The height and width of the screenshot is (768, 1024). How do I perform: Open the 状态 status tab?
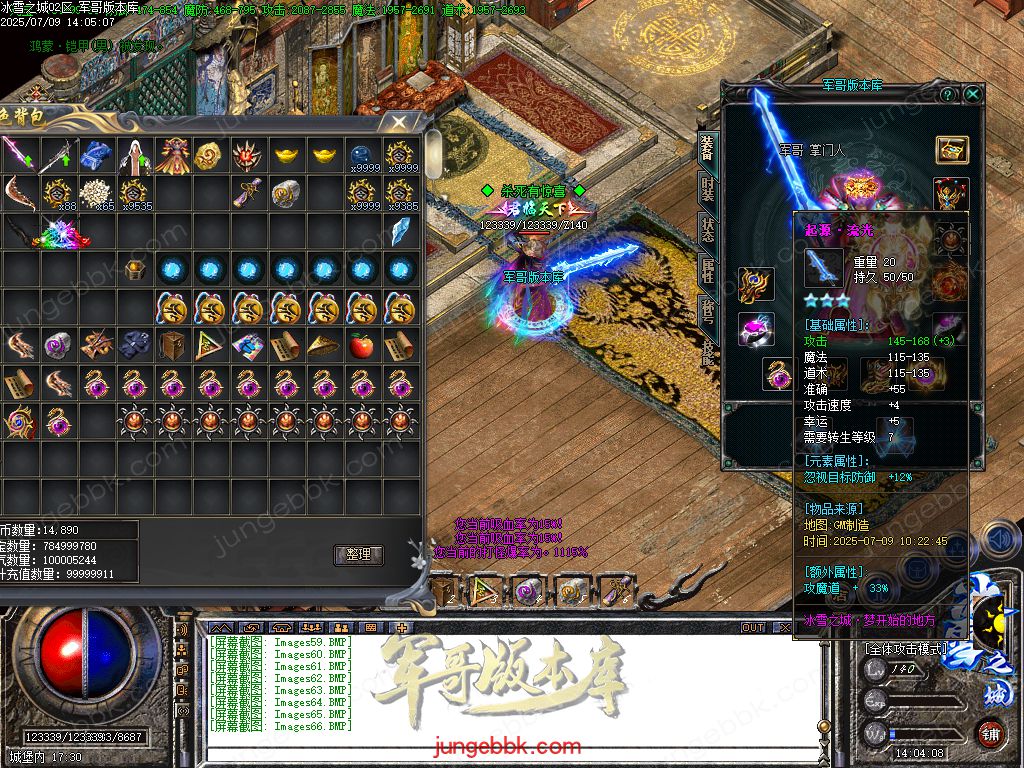[707, 232]
